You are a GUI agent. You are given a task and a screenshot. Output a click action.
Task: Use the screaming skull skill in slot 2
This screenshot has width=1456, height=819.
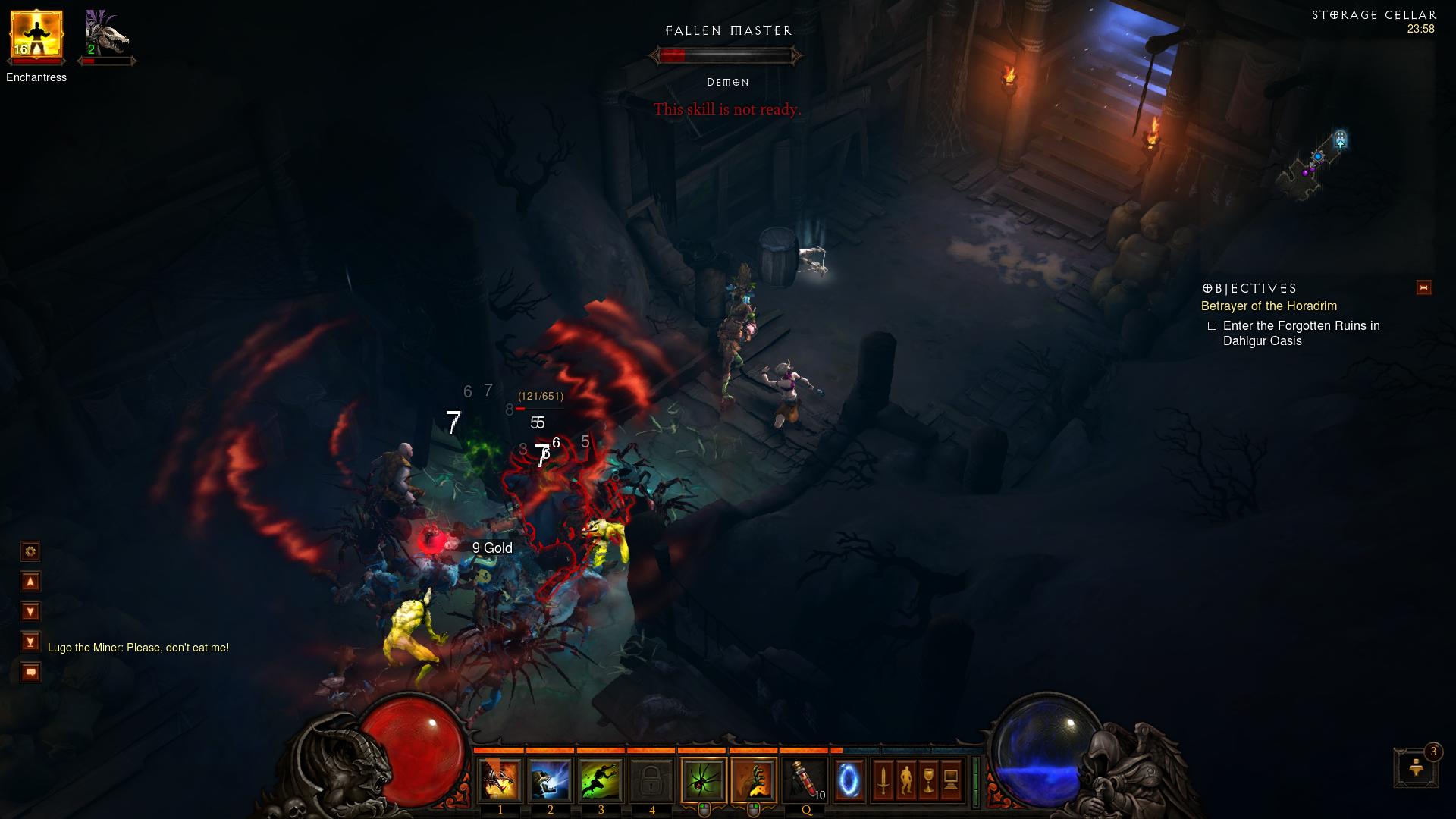[551, 780]
